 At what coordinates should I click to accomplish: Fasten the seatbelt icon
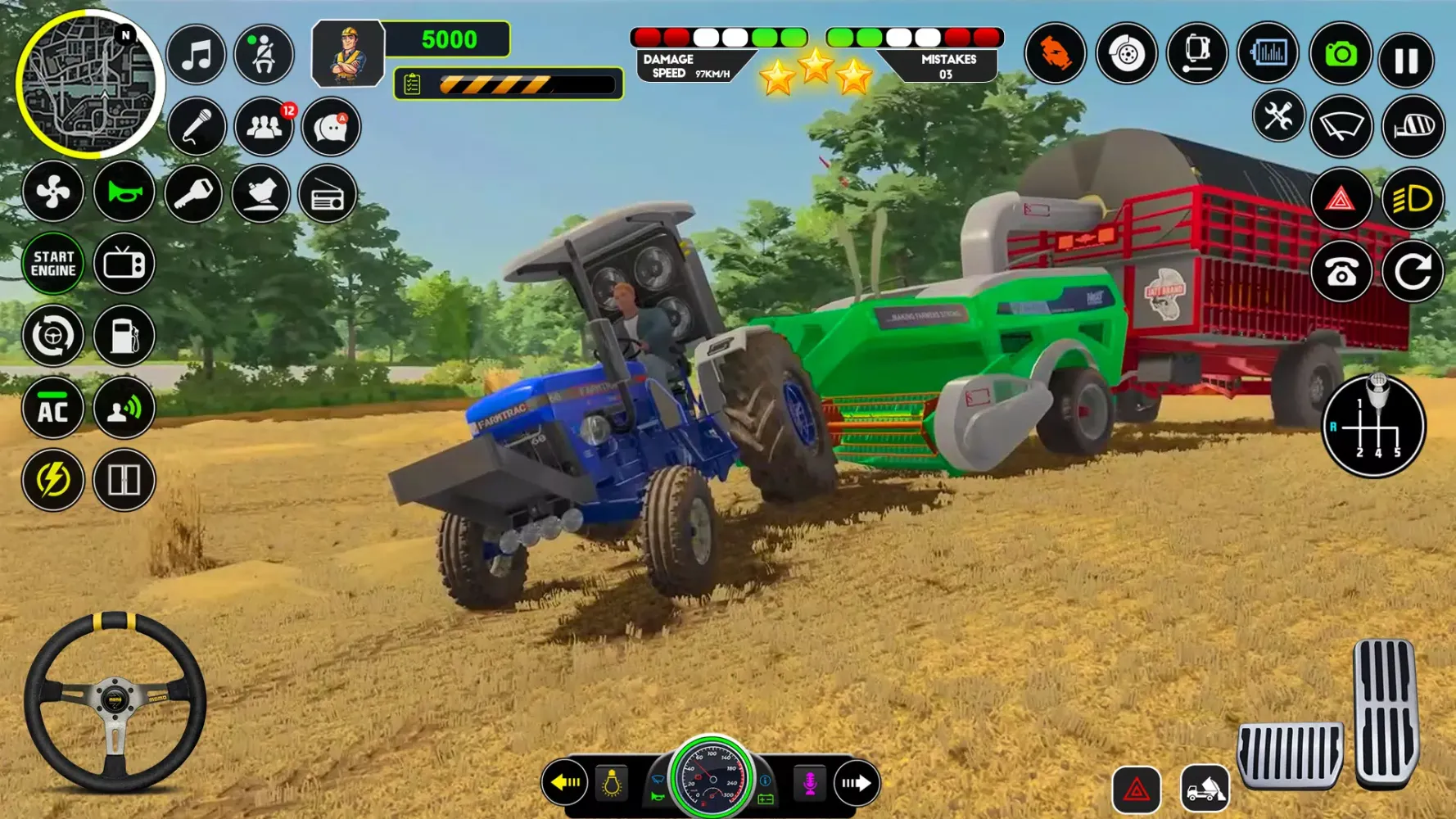264,56
